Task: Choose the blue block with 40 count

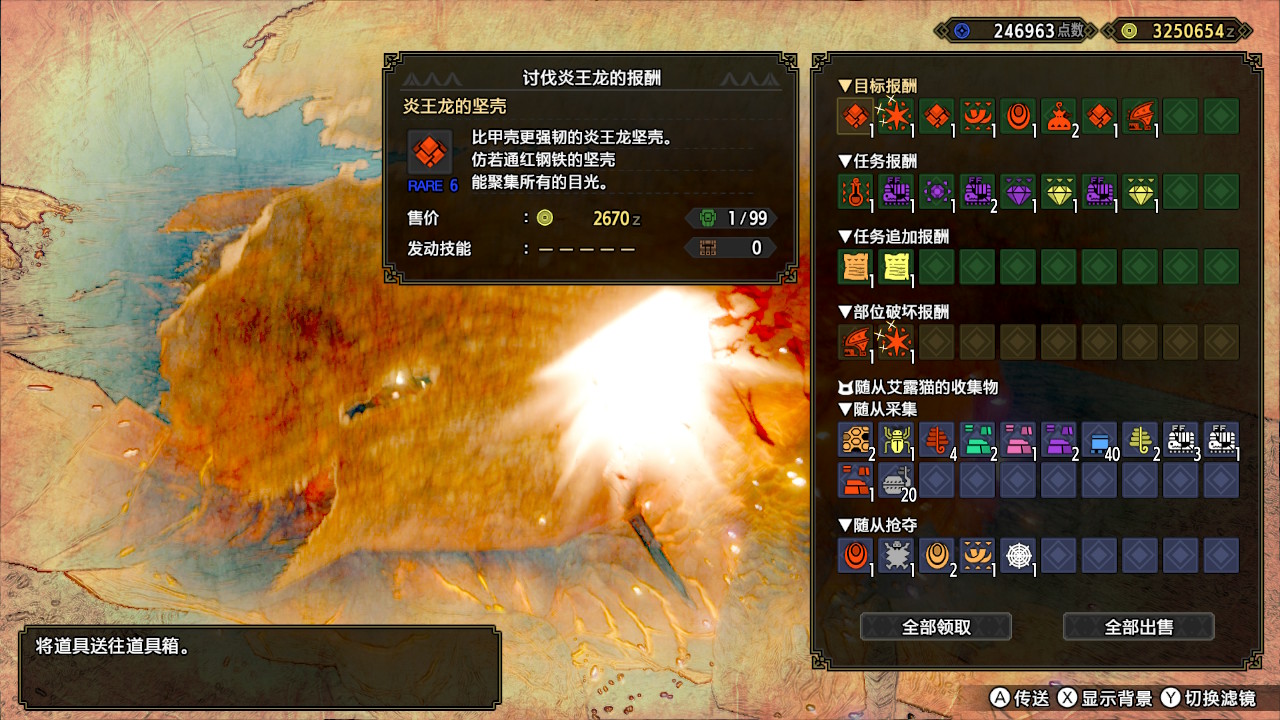Action: click(1100, 439)
